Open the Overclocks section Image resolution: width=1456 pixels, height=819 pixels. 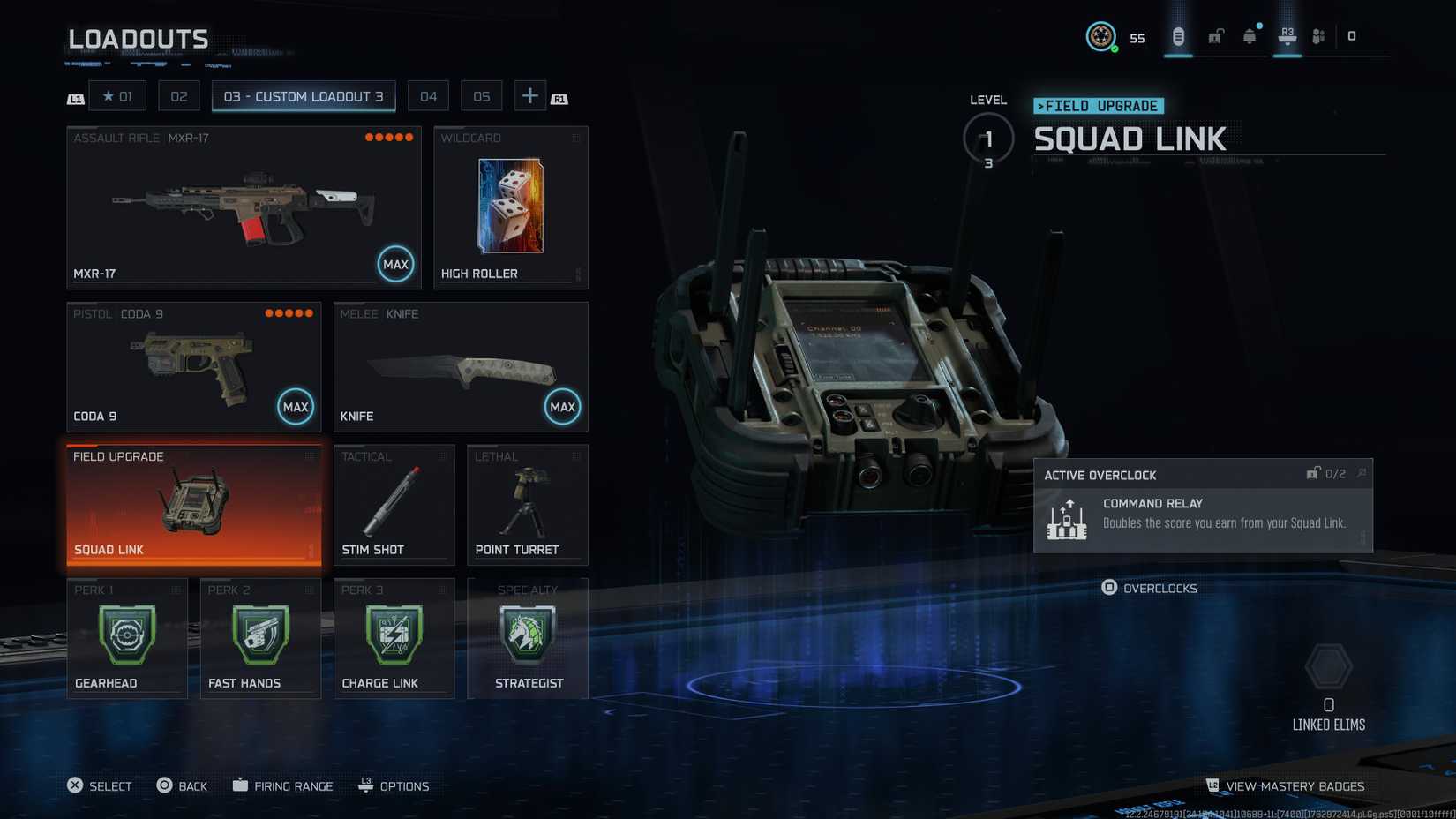coord(1150,588)
